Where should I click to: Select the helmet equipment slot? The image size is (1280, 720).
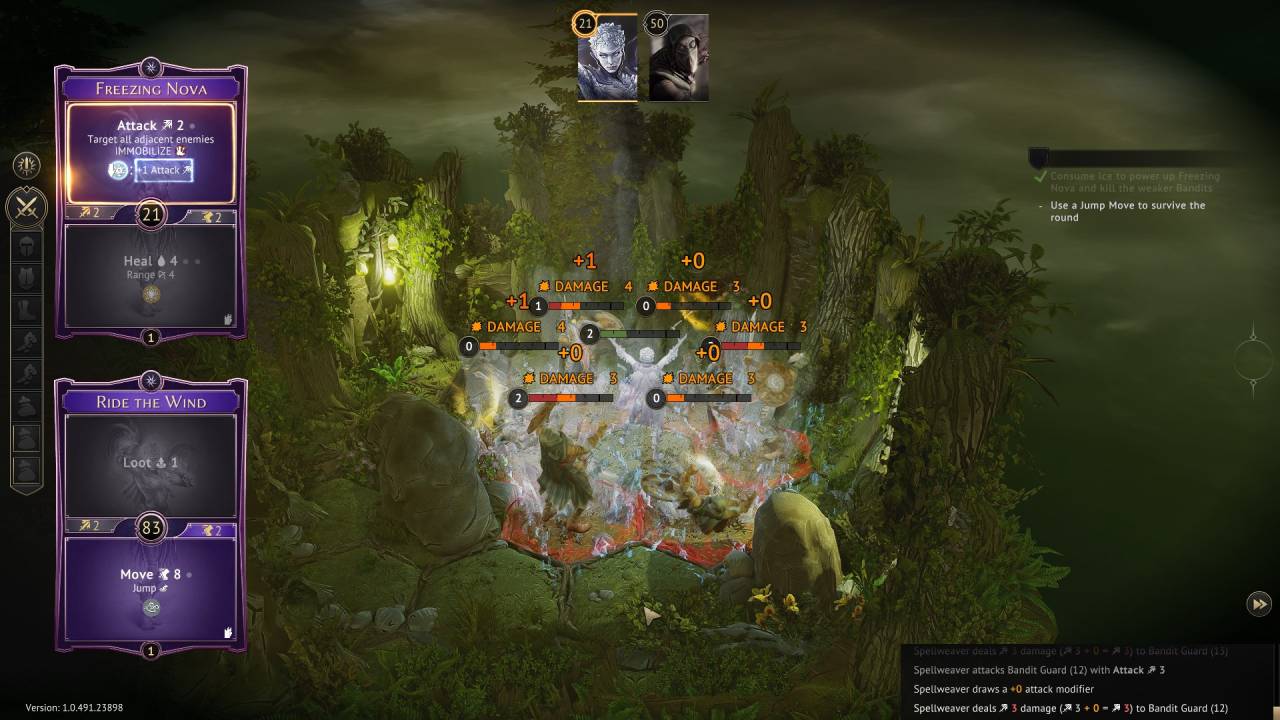pos(27,247)
